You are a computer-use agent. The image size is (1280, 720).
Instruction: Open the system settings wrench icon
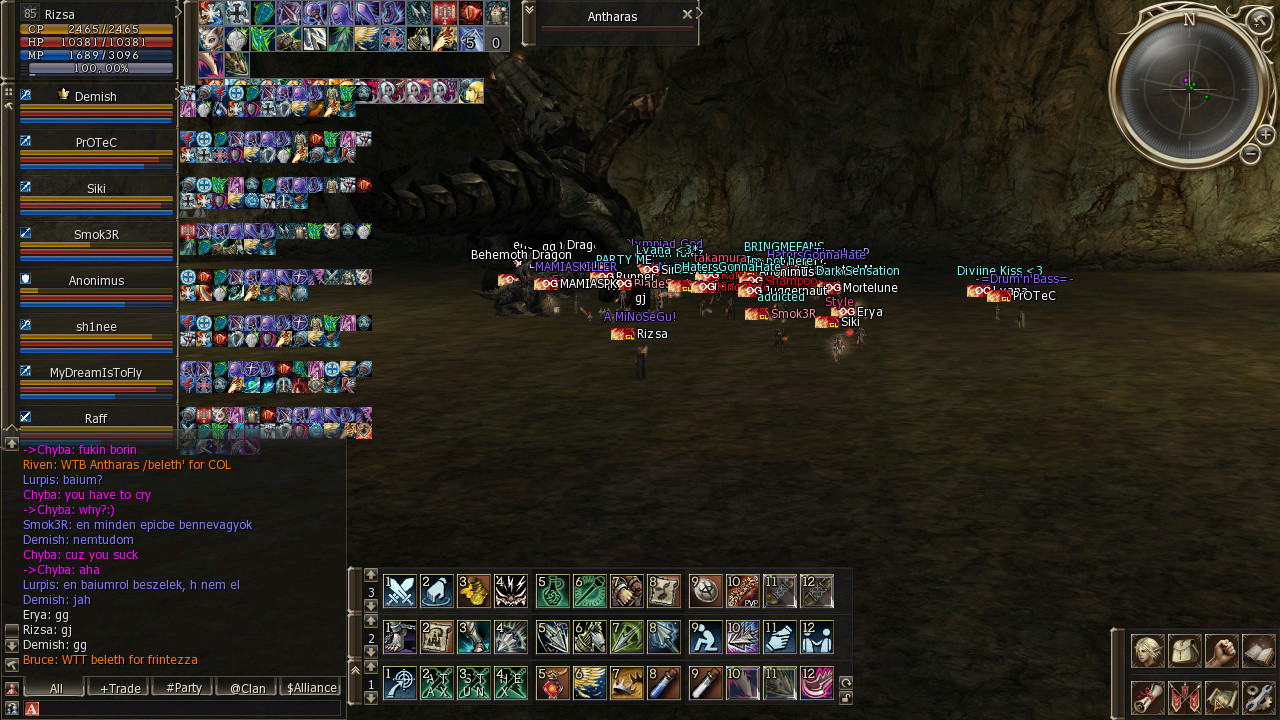click(1259, 697)
